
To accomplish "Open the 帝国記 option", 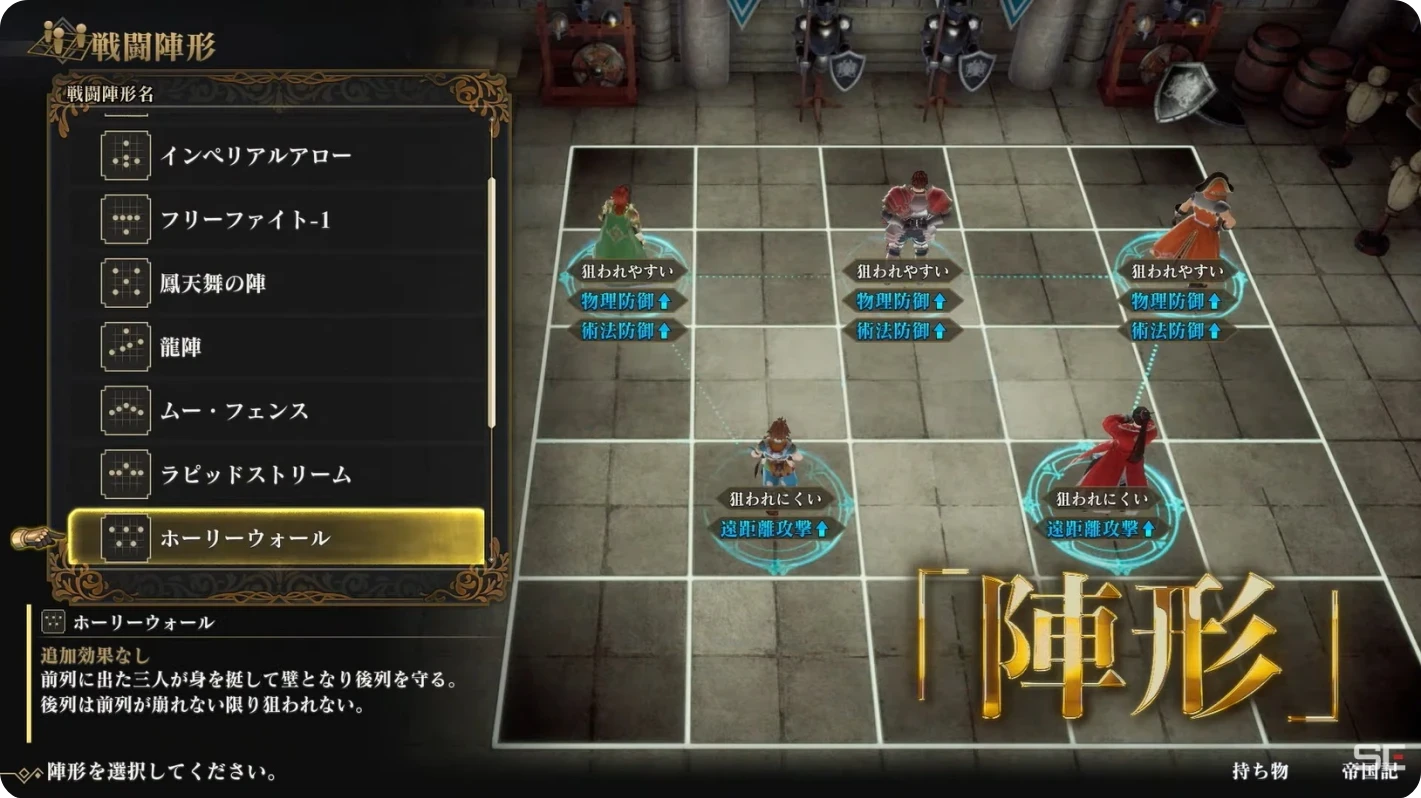I will (1368, 770).
